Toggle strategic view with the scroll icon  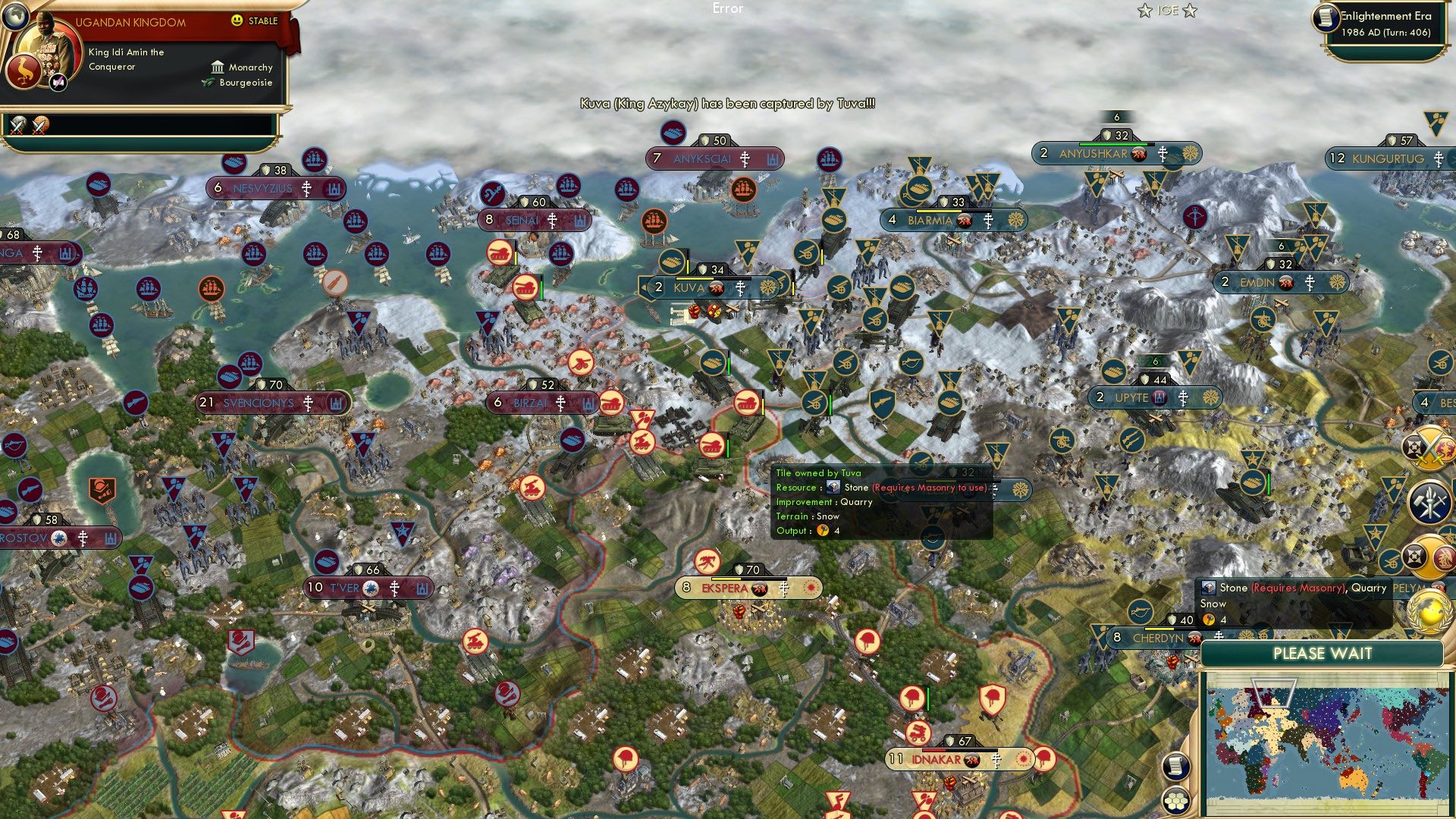coord(1175,766)
